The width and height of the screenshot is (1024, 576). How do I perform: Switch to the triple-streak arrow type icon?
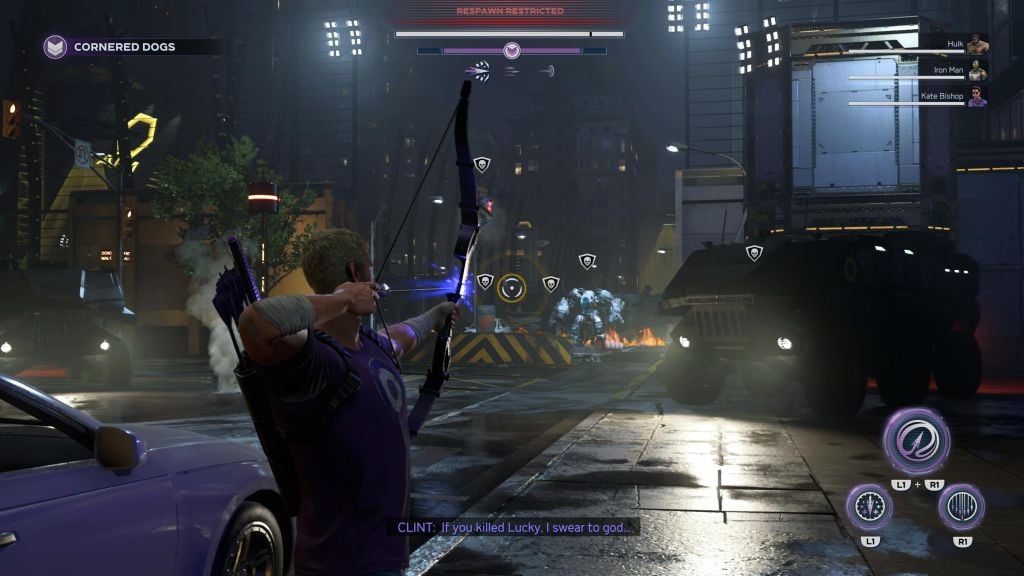[512, 71]
